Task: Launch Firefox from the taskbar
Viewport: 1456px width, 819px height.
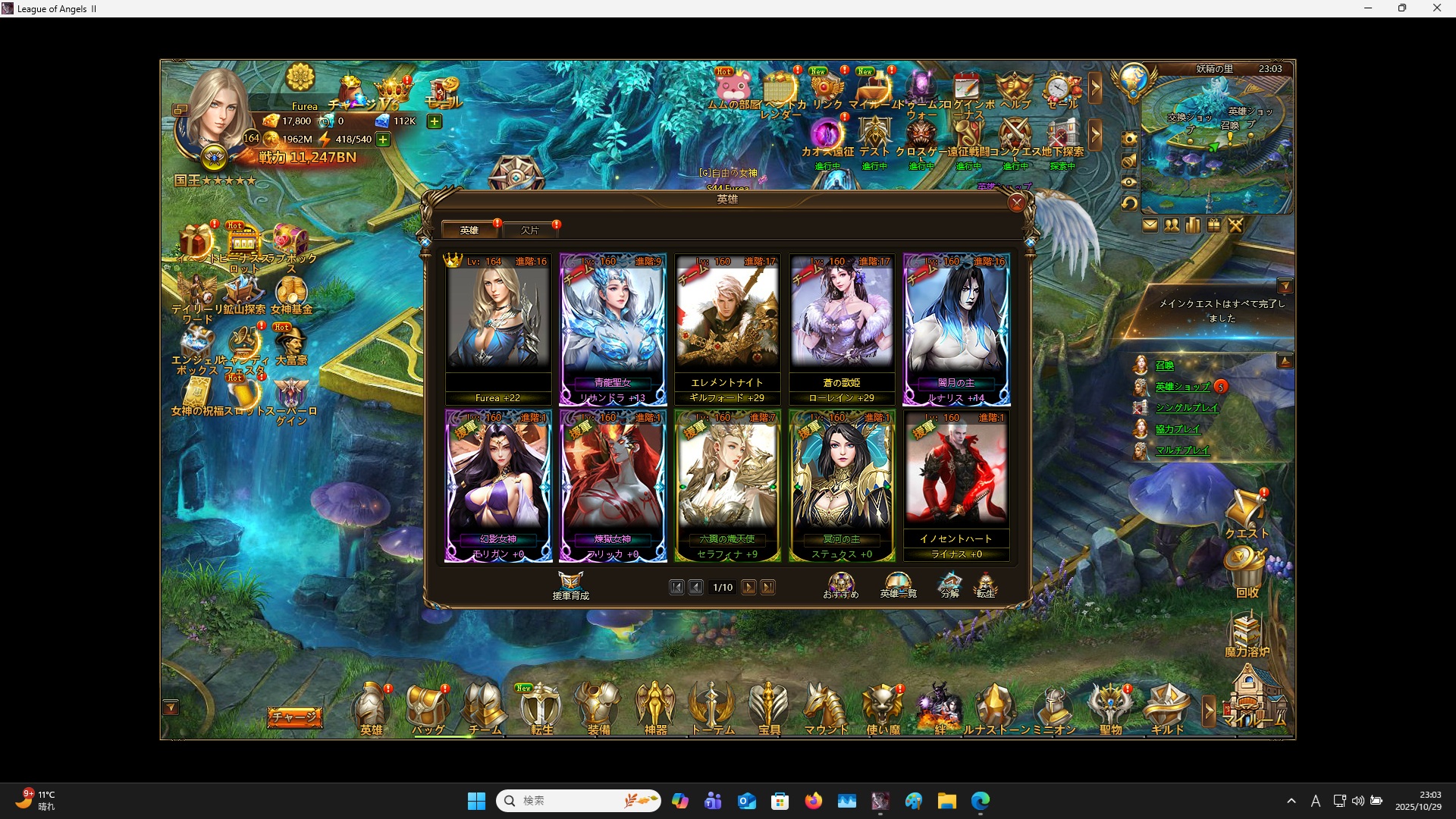Action: click(813, 801)
